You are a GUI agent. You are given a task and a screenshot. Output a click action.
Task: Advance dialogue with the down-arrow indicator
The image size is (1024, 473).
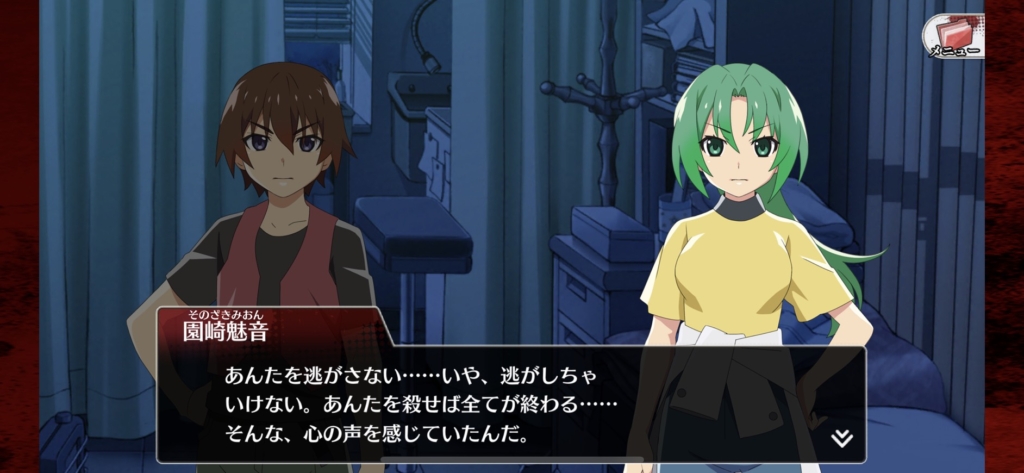pos(842,438)
